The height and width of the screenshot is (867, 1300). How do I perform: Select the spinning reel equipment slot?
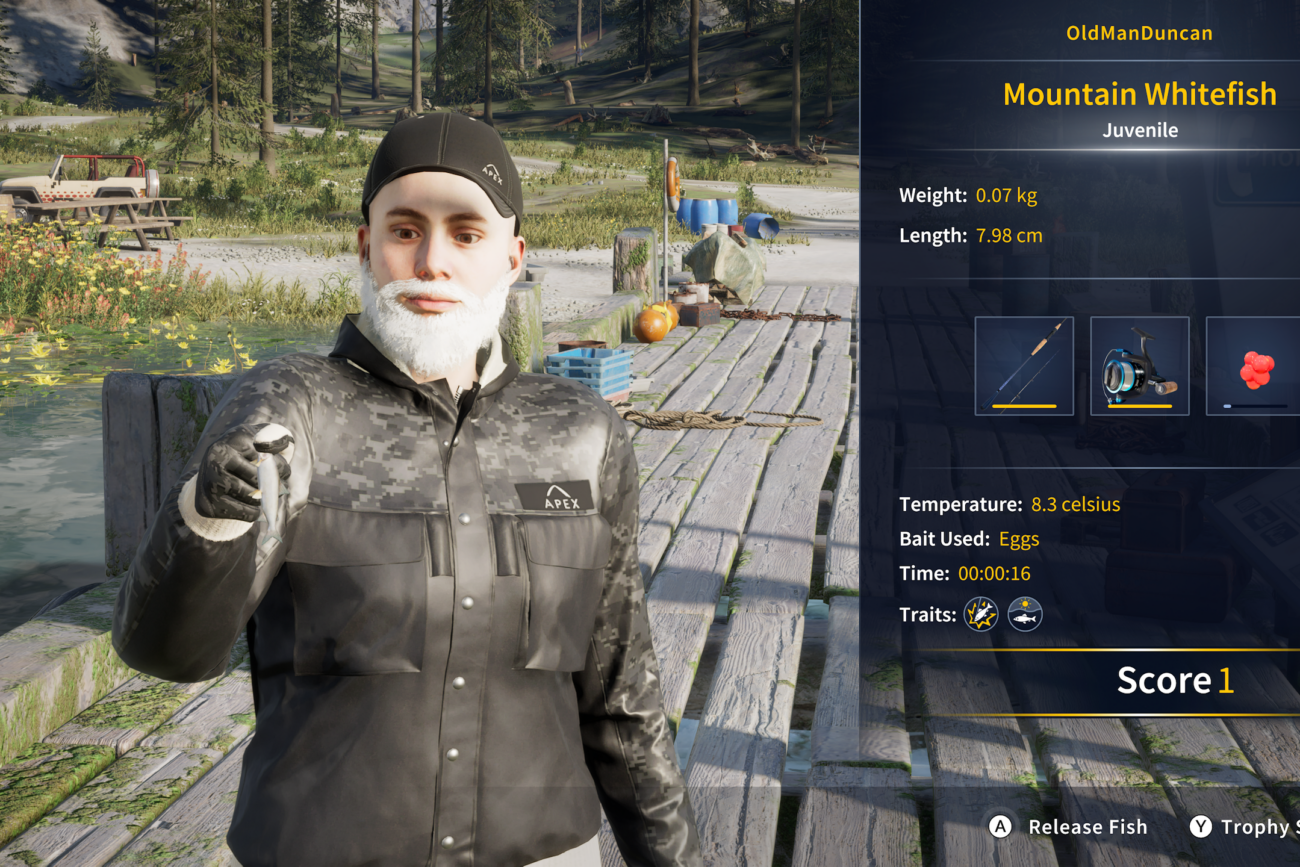click(x=1139, y=366)
